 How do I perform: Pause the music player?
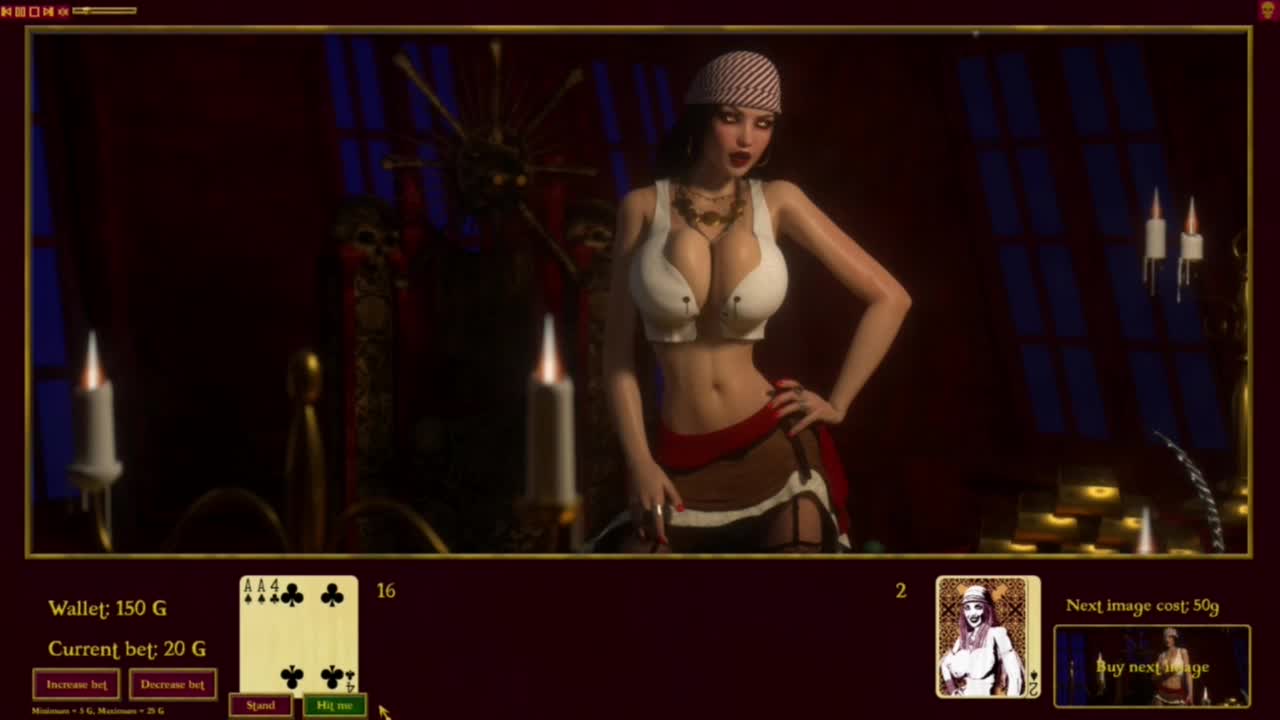tap(20, 11)
